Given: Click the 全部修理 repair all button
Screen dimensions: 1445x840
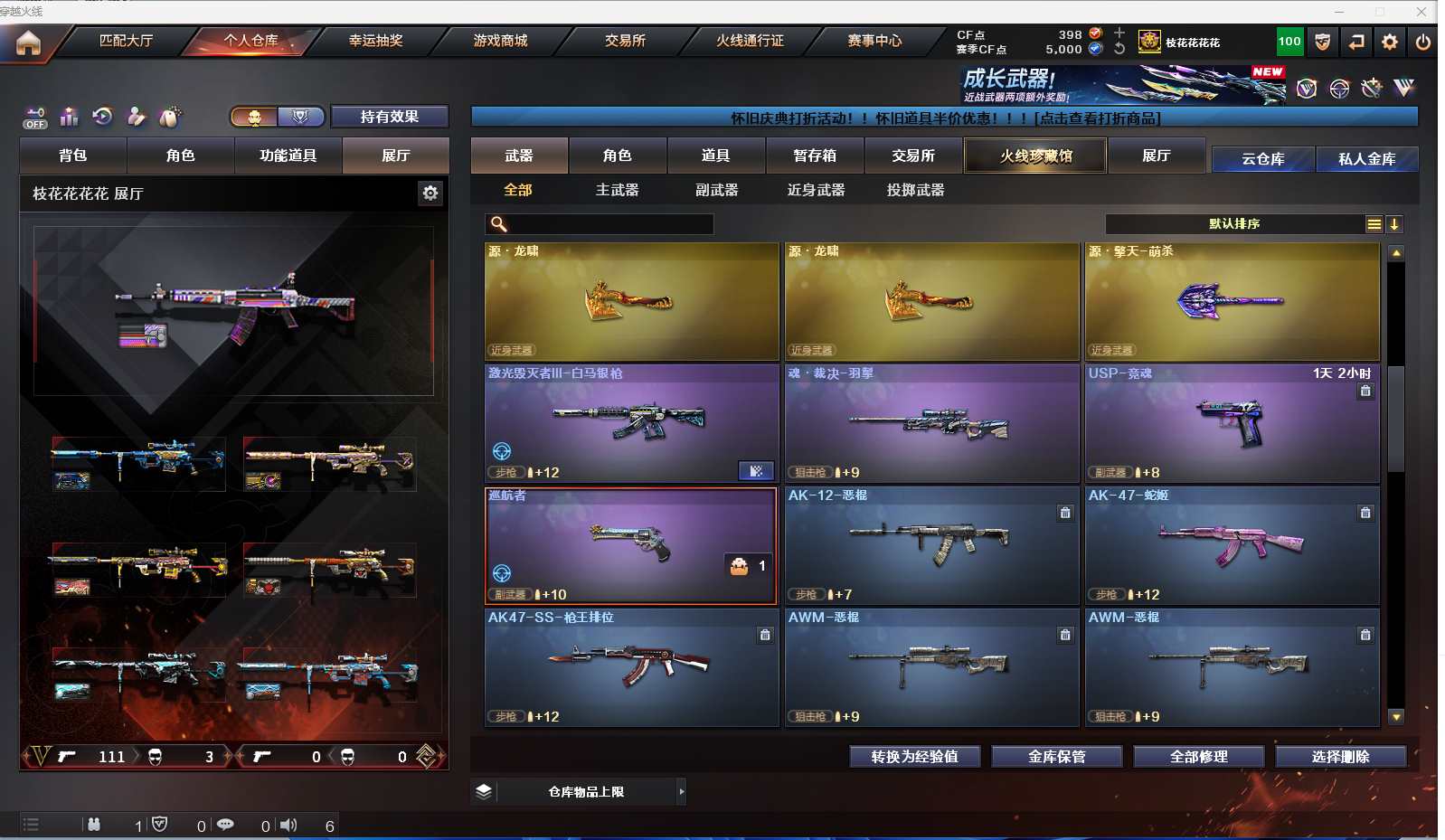Looking at the screenshot, I should [x=1198, y=757].
